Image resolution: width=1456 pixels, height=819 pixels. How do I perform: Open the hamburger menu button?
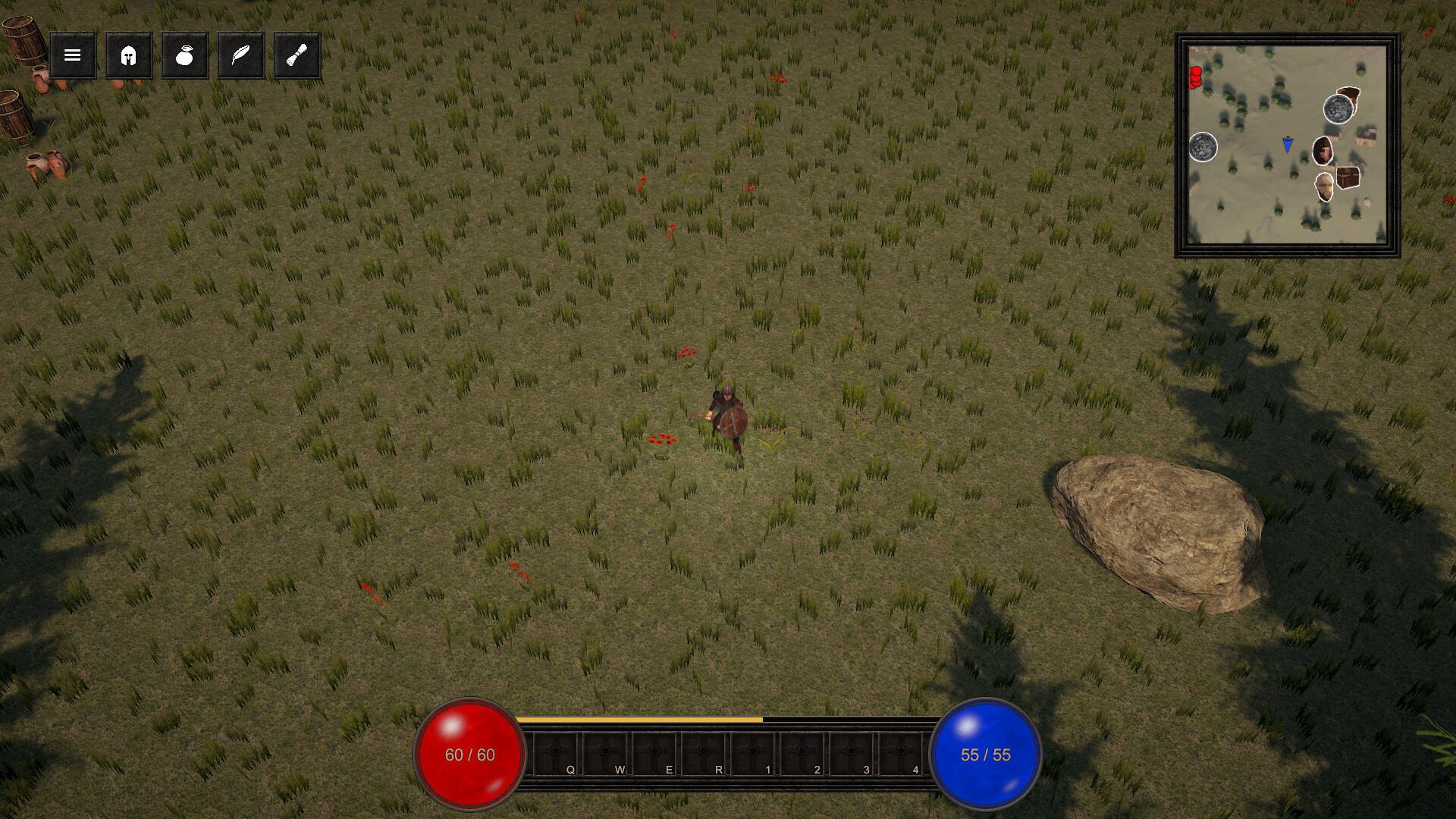[x=72, y=55]
